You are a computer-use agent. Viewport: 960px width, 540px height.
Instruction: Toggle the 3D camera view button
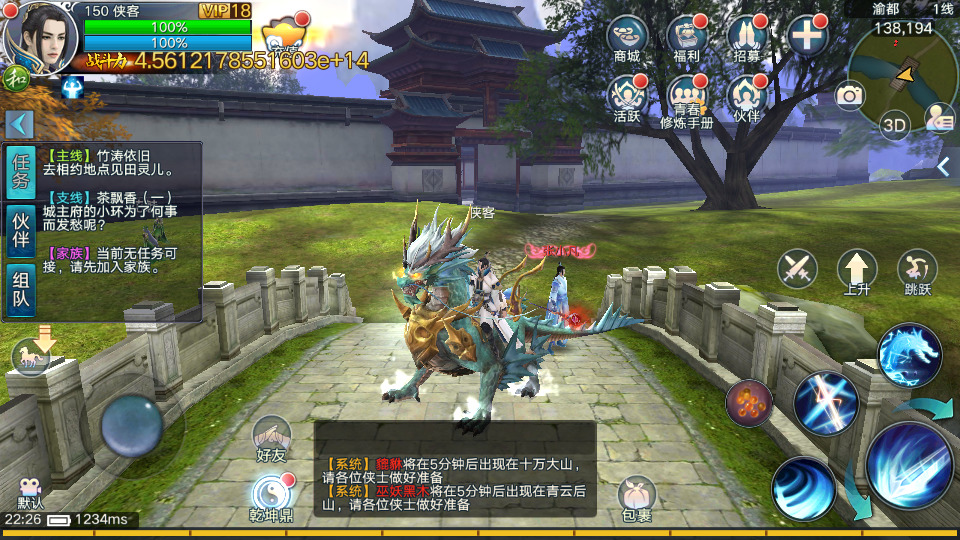[894, 124]
